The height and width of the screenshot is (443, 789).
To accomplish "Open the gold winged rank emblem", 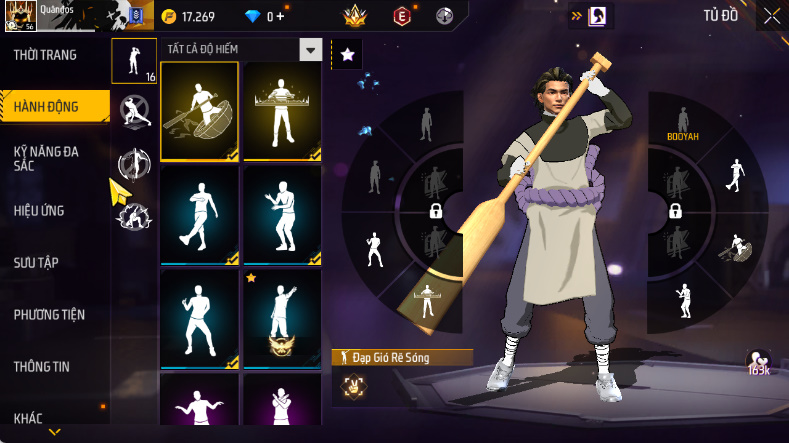I will click(x=354, y=16).
